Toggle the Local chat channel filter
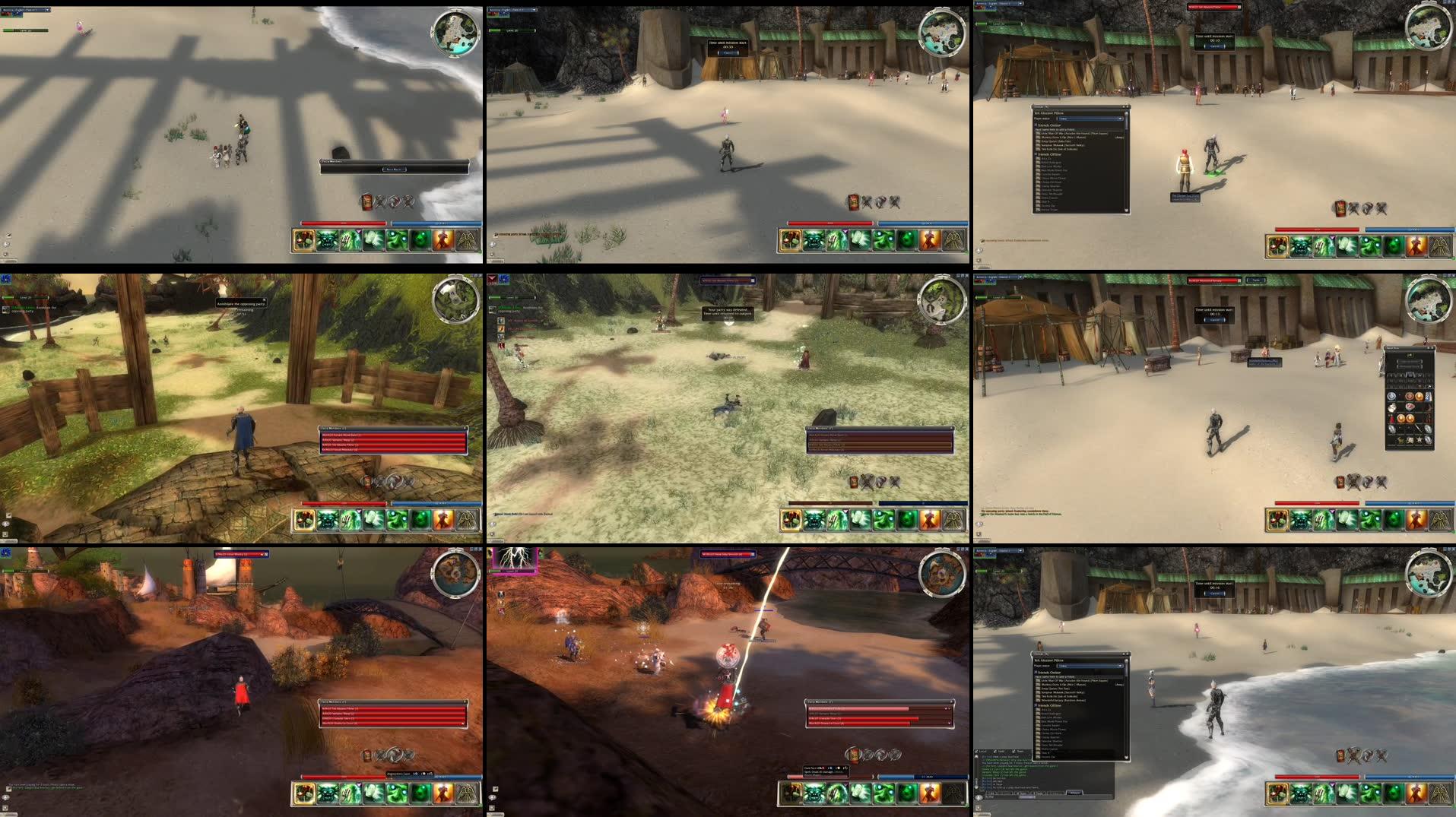The width and height of the screenshot is (1456, 817). (976, 751)
